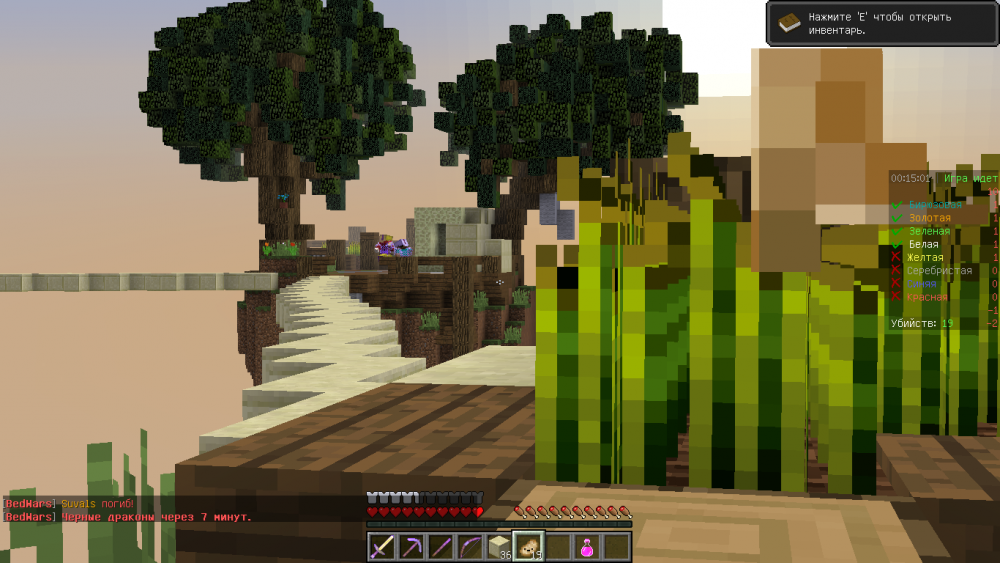Equip the enchanted bow slot

469,547
